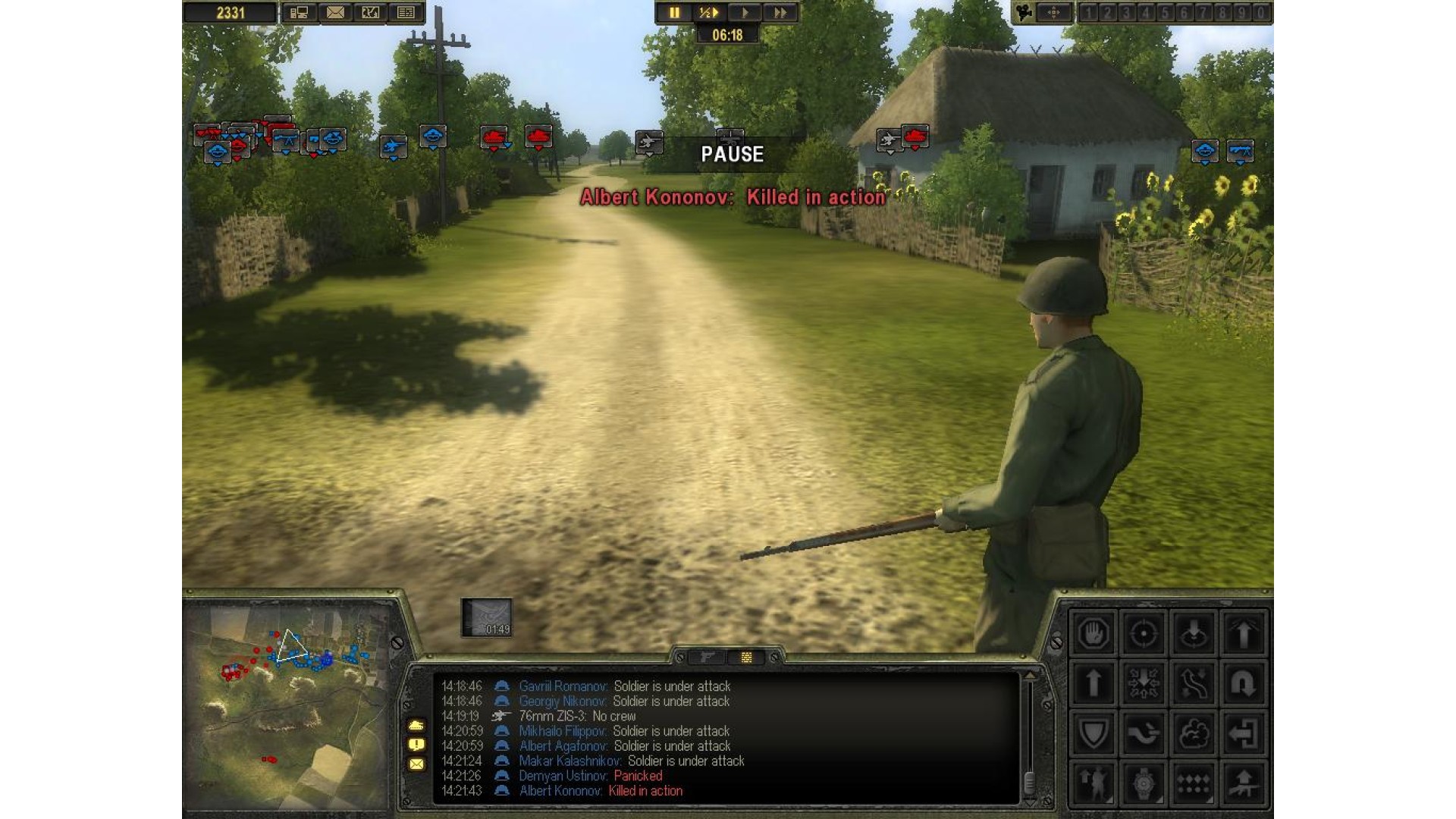Choose the U-turn reverse movement order
Screen dimensions: 1456x819
1243,683
